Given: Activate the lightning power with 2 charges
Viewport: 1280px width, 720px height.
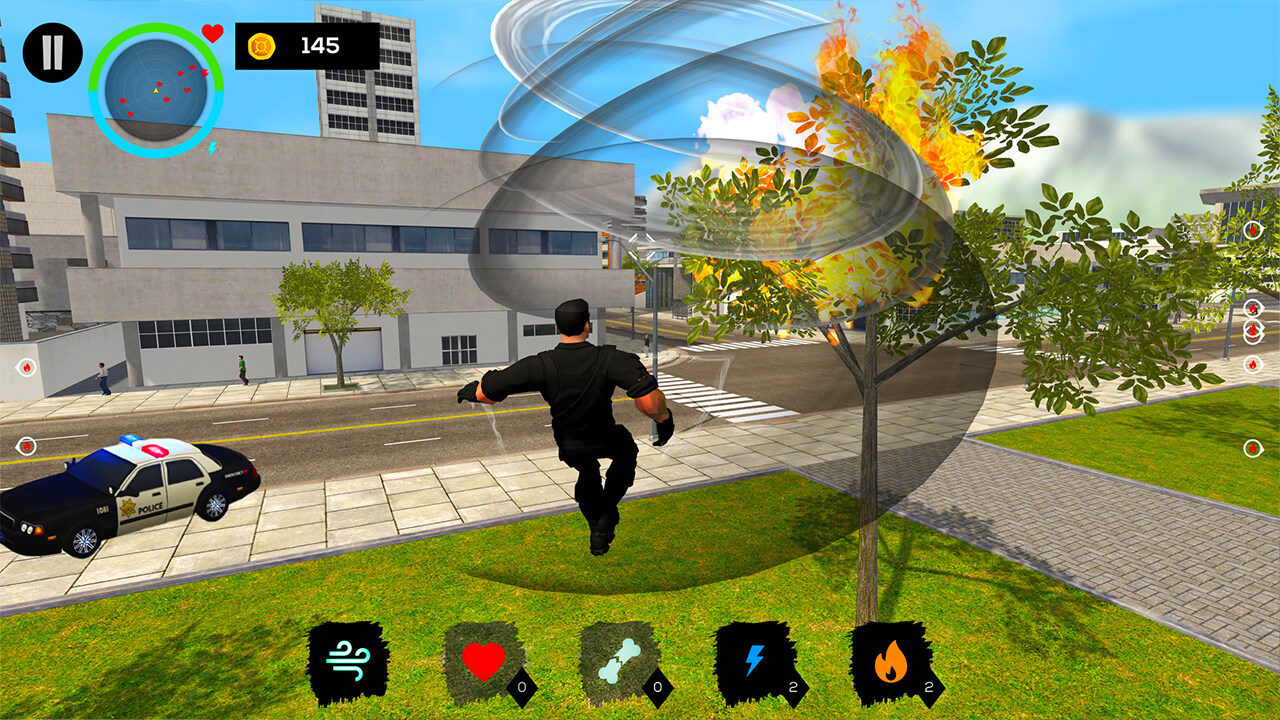Looking at the screenshot, I should [756, 659].
